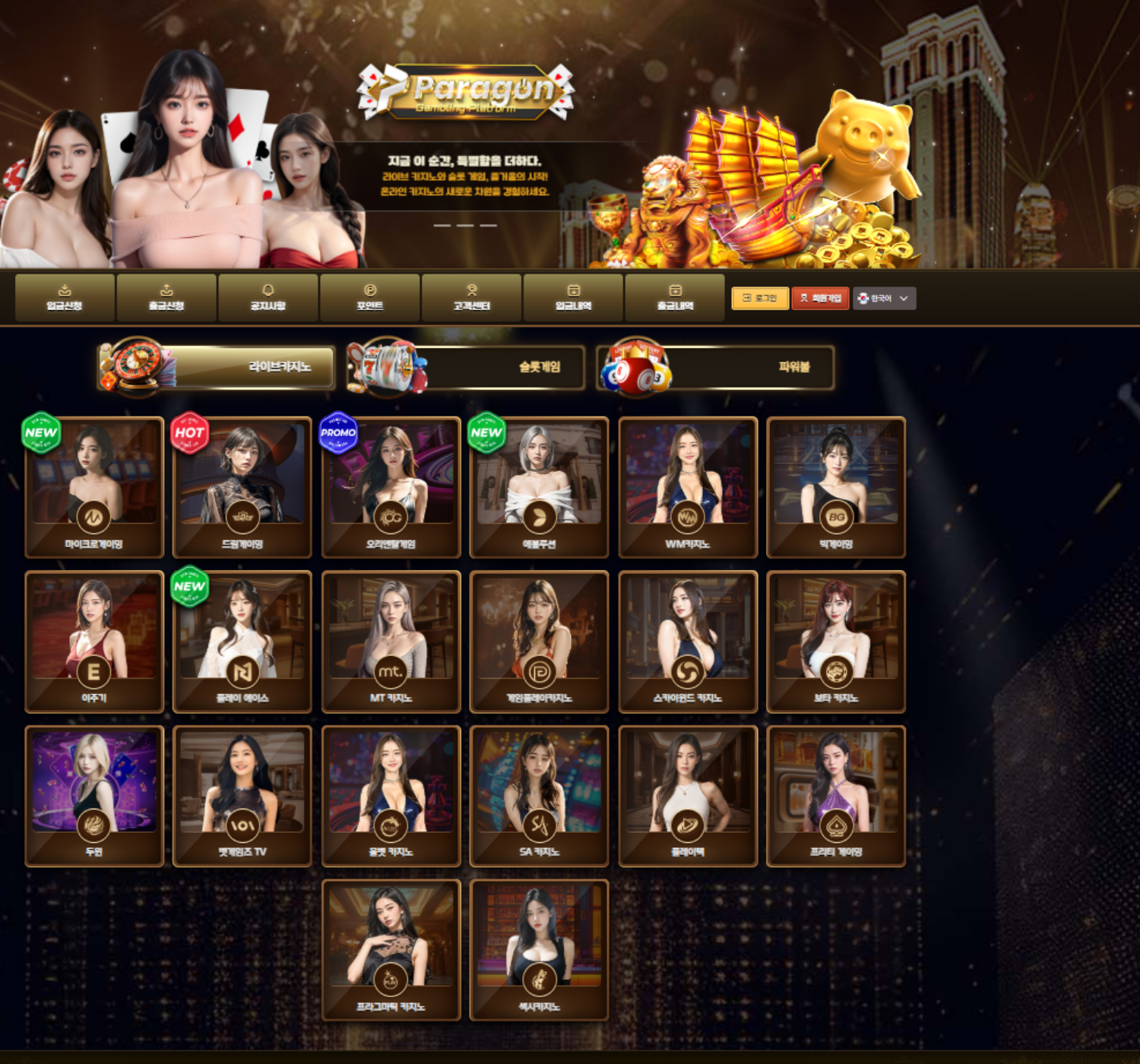Open the 출금신청 withdrawal request menu
This screenshot has width=1140, height=1064.
166,297
